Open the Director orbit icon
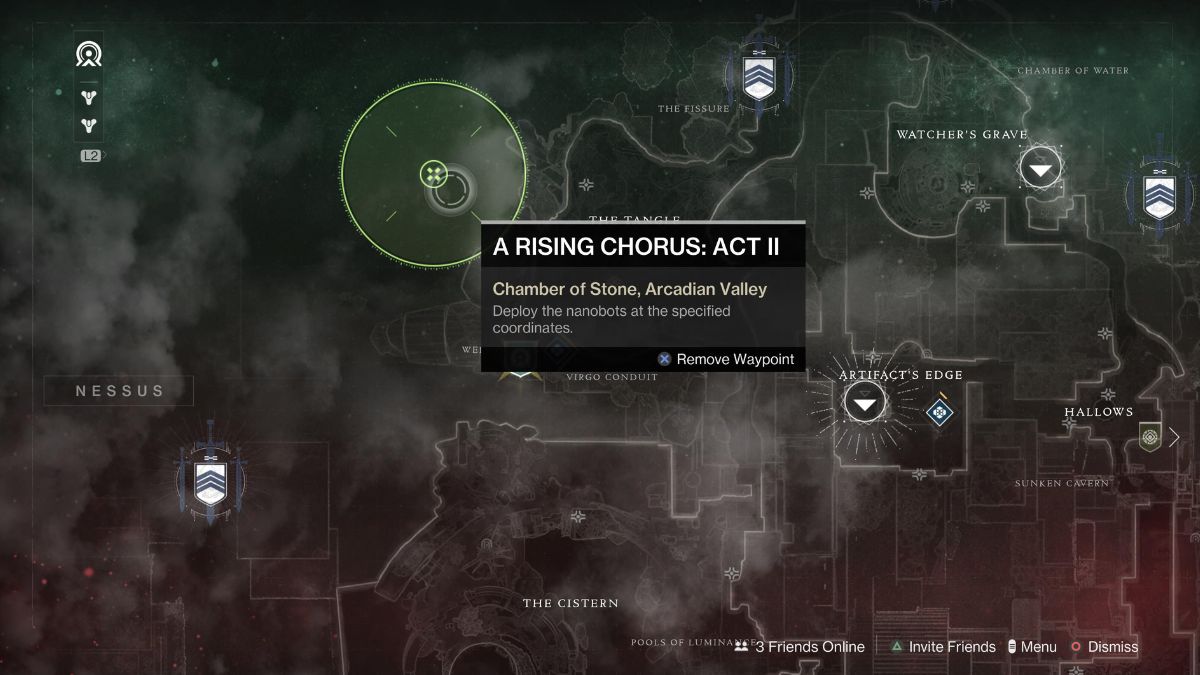This screenshot has height=675, width=1200. pyautogui.click(x=89, y=54)
